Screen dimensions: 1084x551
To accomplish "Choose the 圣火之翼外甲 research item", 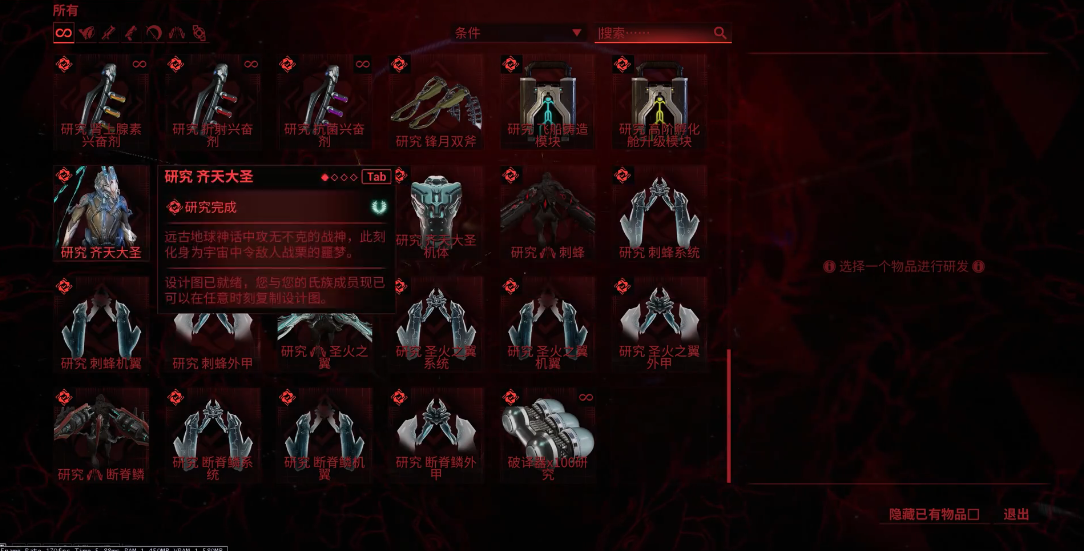I will tap(660, 323).
